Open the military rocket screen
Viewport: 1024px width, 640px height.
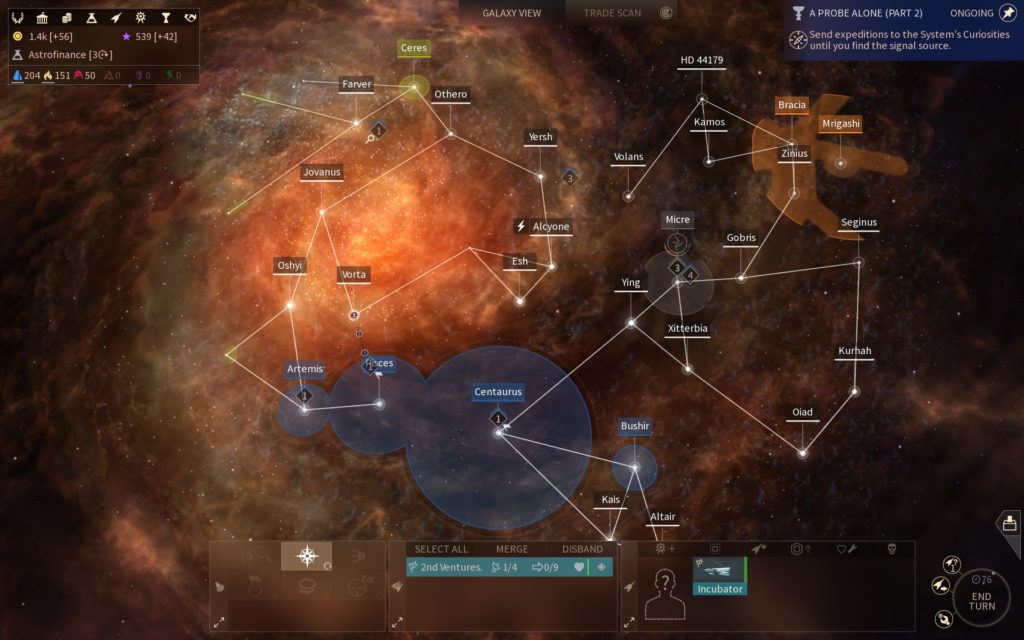pos(116,18)
